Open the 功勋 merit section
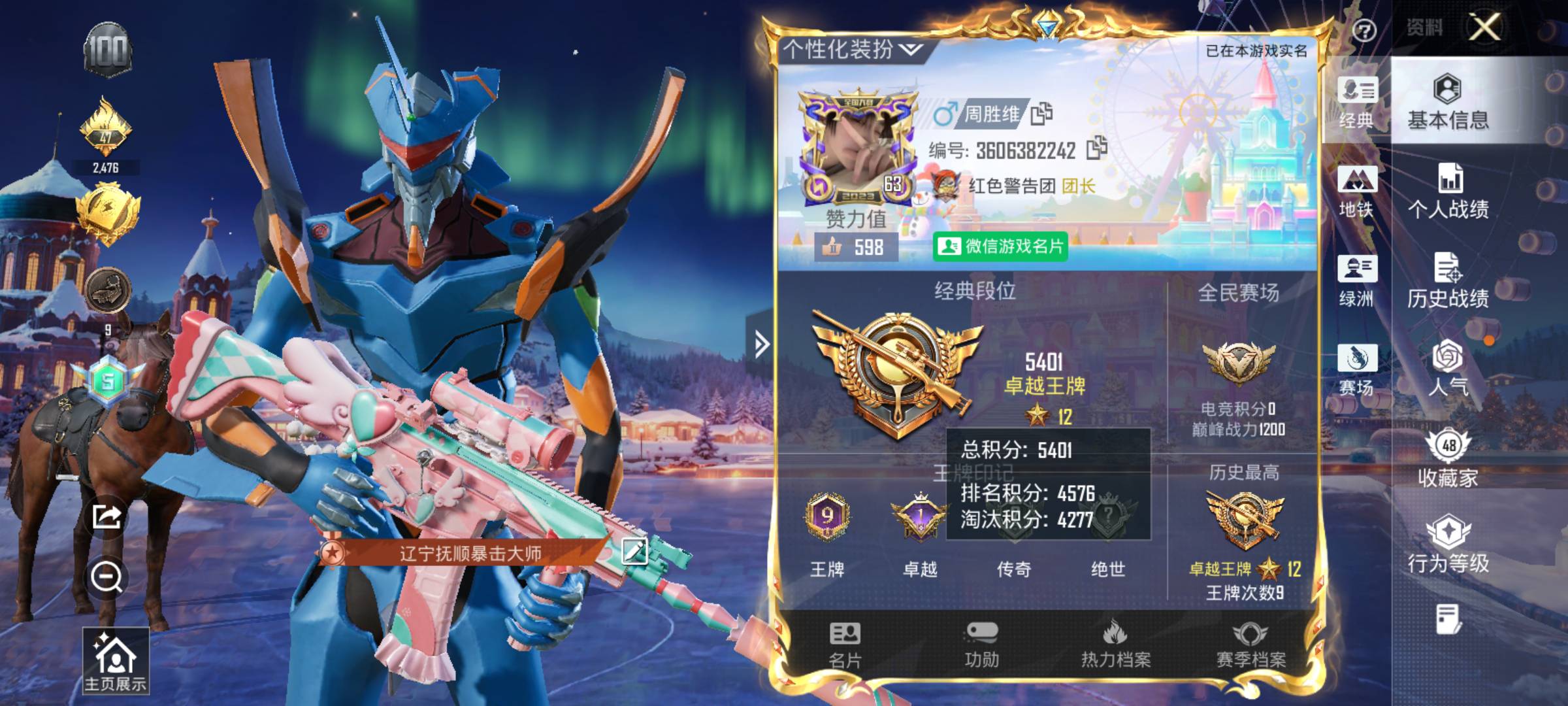 (x=981, y=645)
